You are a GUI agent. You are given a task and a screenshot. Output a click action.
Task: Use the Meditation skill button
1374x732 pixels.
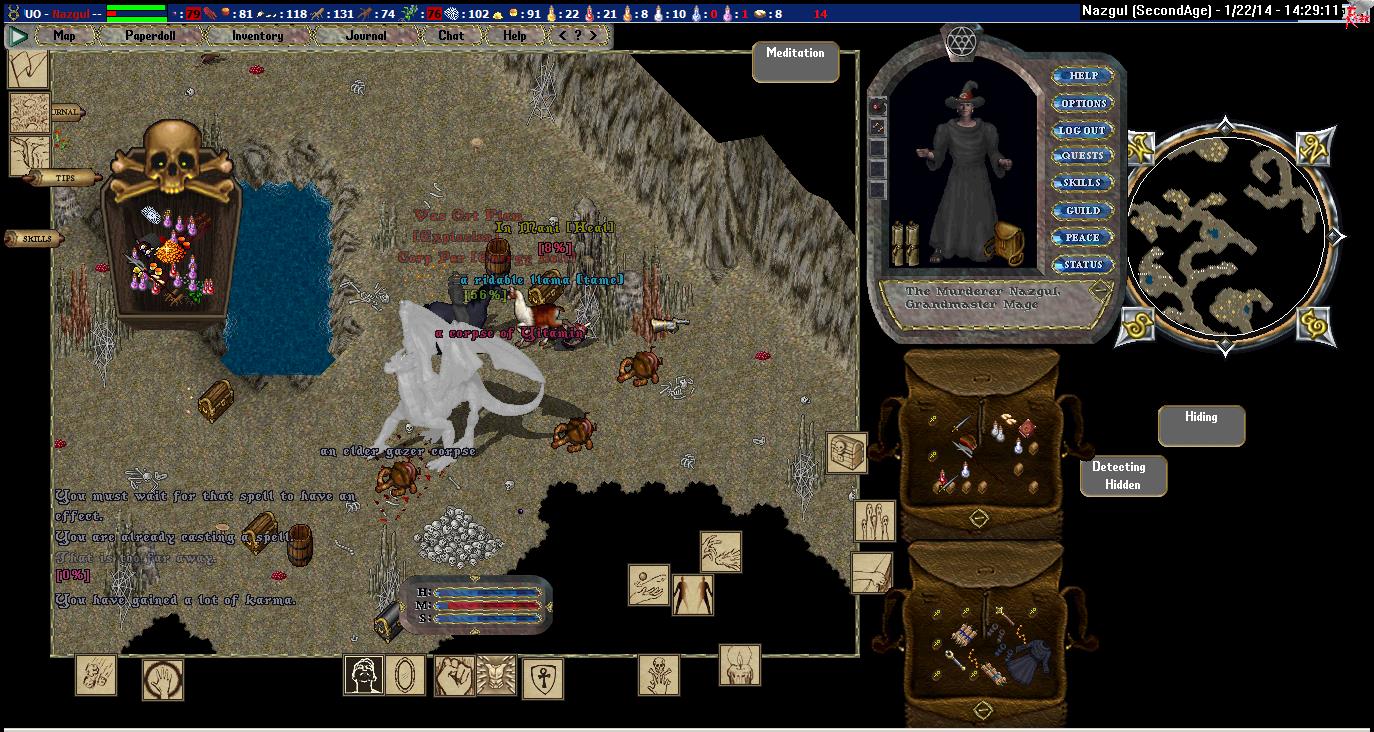pos(795,62)
